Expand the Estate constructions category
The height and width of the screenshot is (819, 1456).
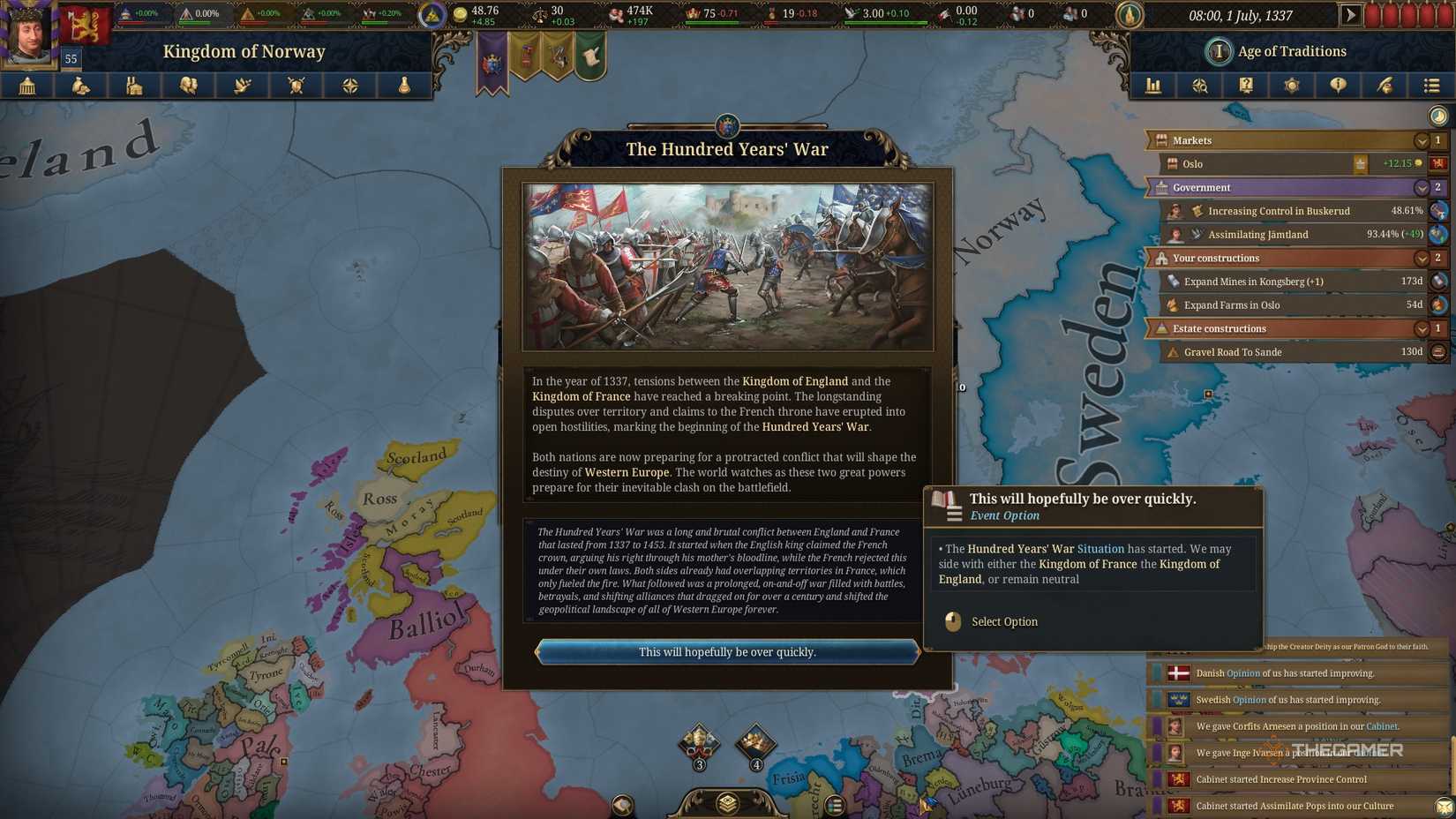pos(1422,327)
